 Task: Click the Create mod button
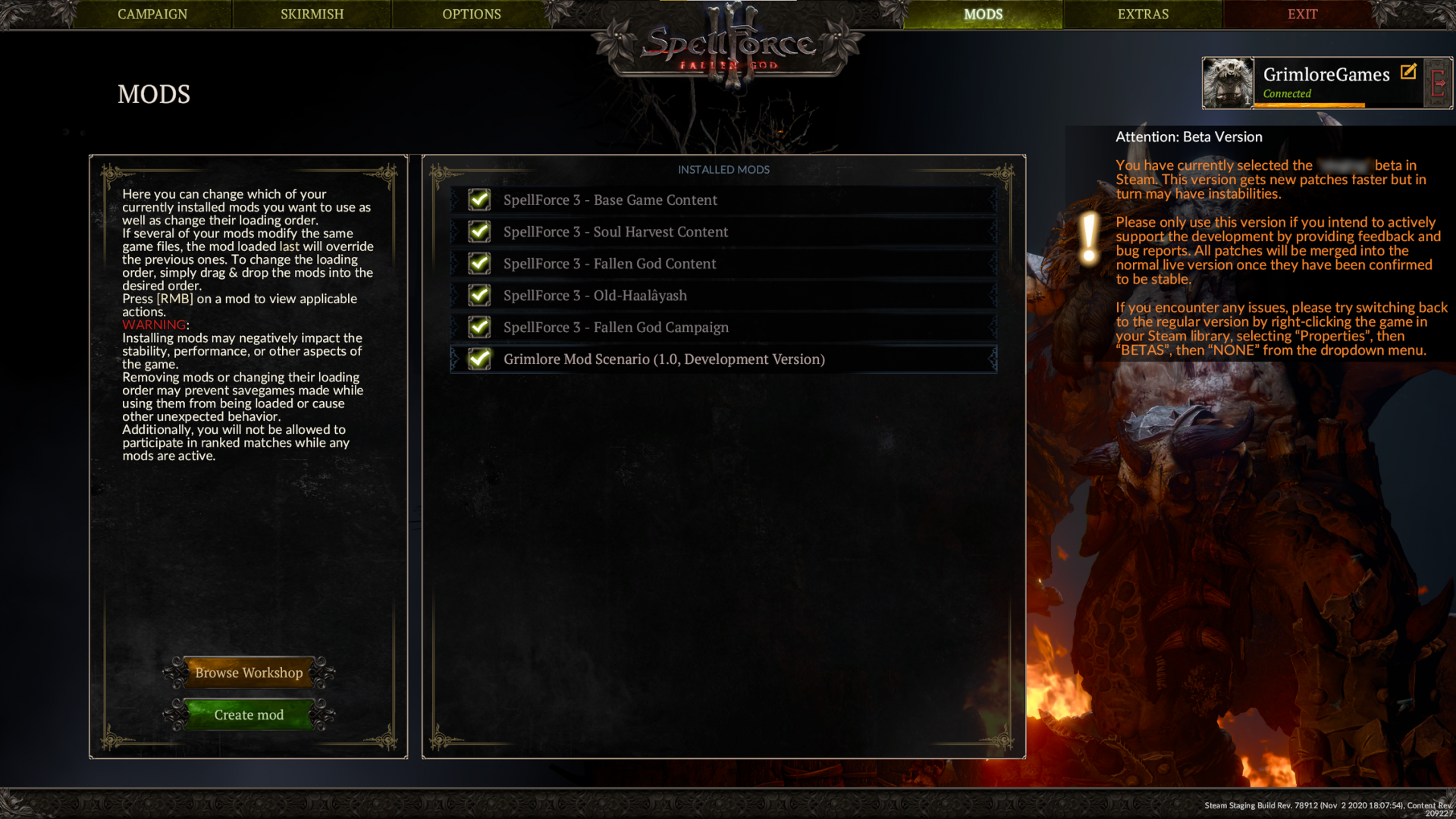(249, 714)
